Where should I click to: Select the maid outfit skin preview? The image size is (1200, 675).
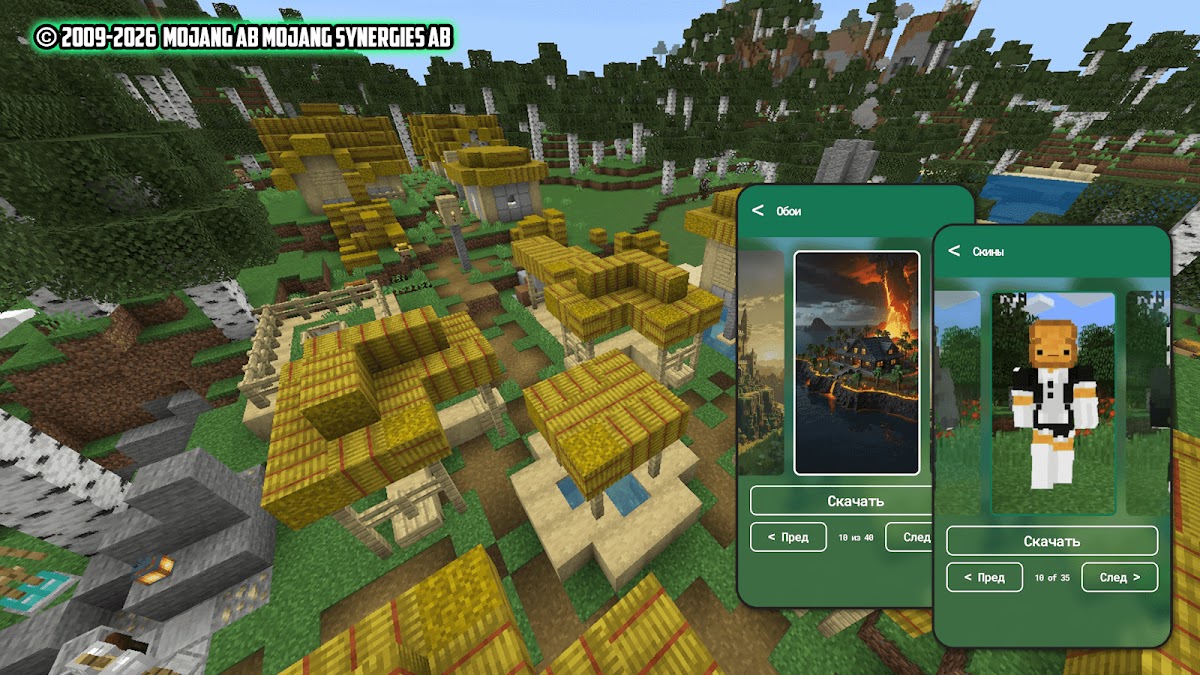click(x=1052, y=403)
